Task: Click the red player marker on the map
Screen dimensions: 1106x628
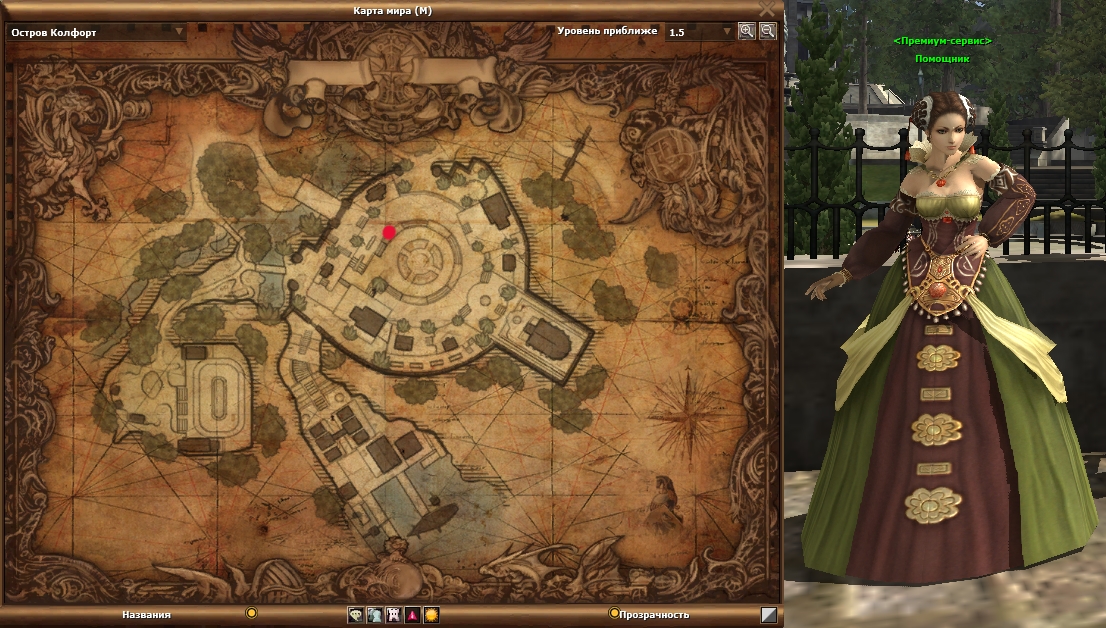Action: coord(389,232)
